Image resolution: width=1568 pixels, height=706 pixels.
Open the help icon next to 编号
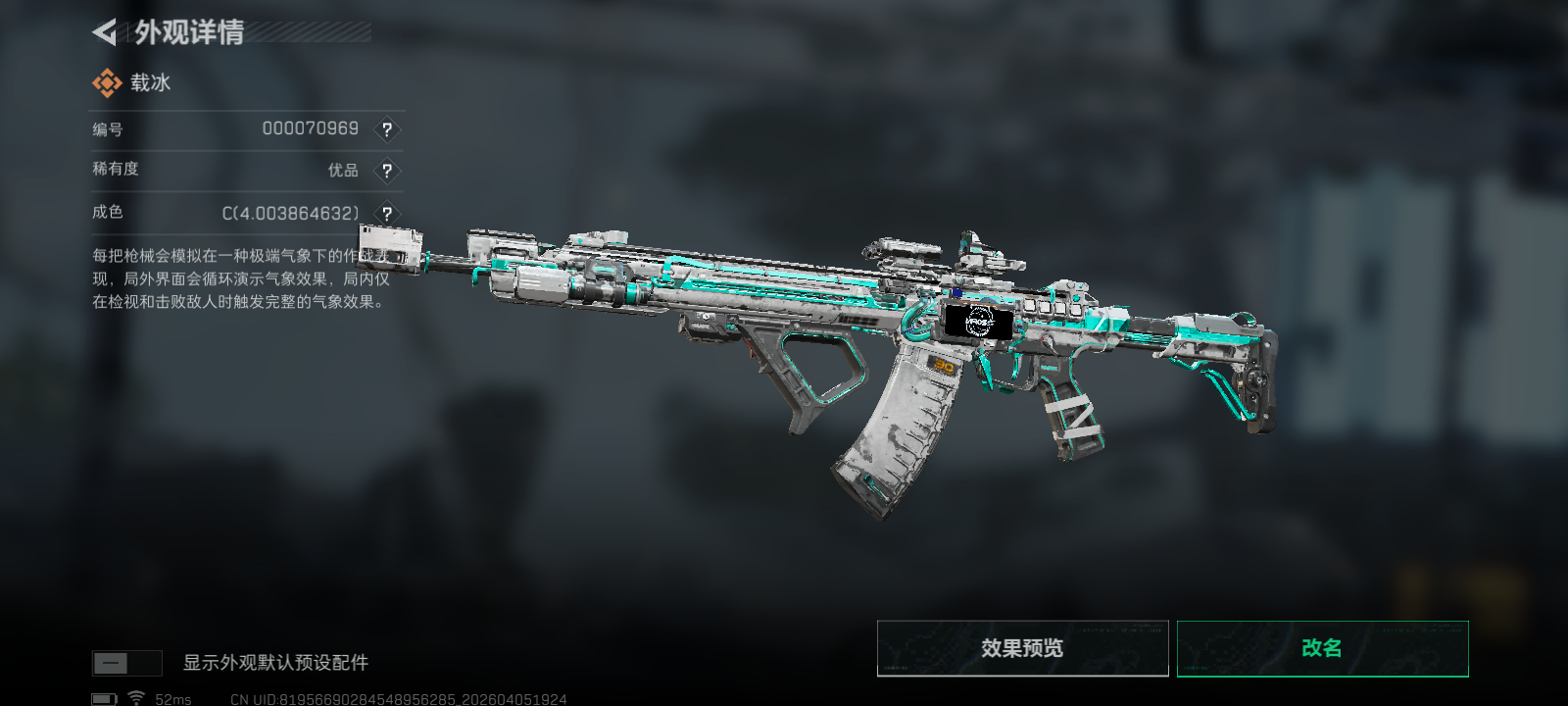(x=387, y=129)
